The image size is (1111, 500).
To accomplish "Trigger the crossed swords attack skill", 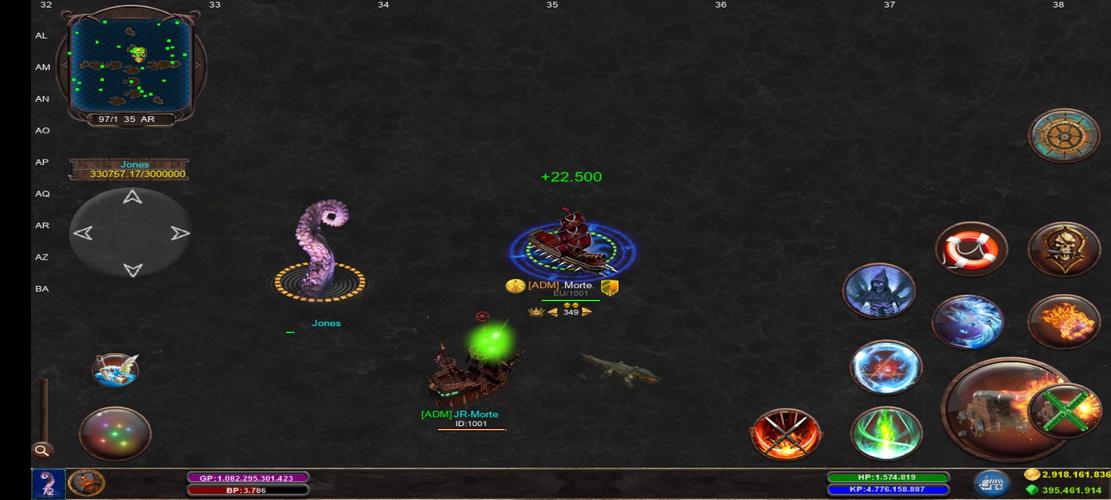I will coord(787,434).
